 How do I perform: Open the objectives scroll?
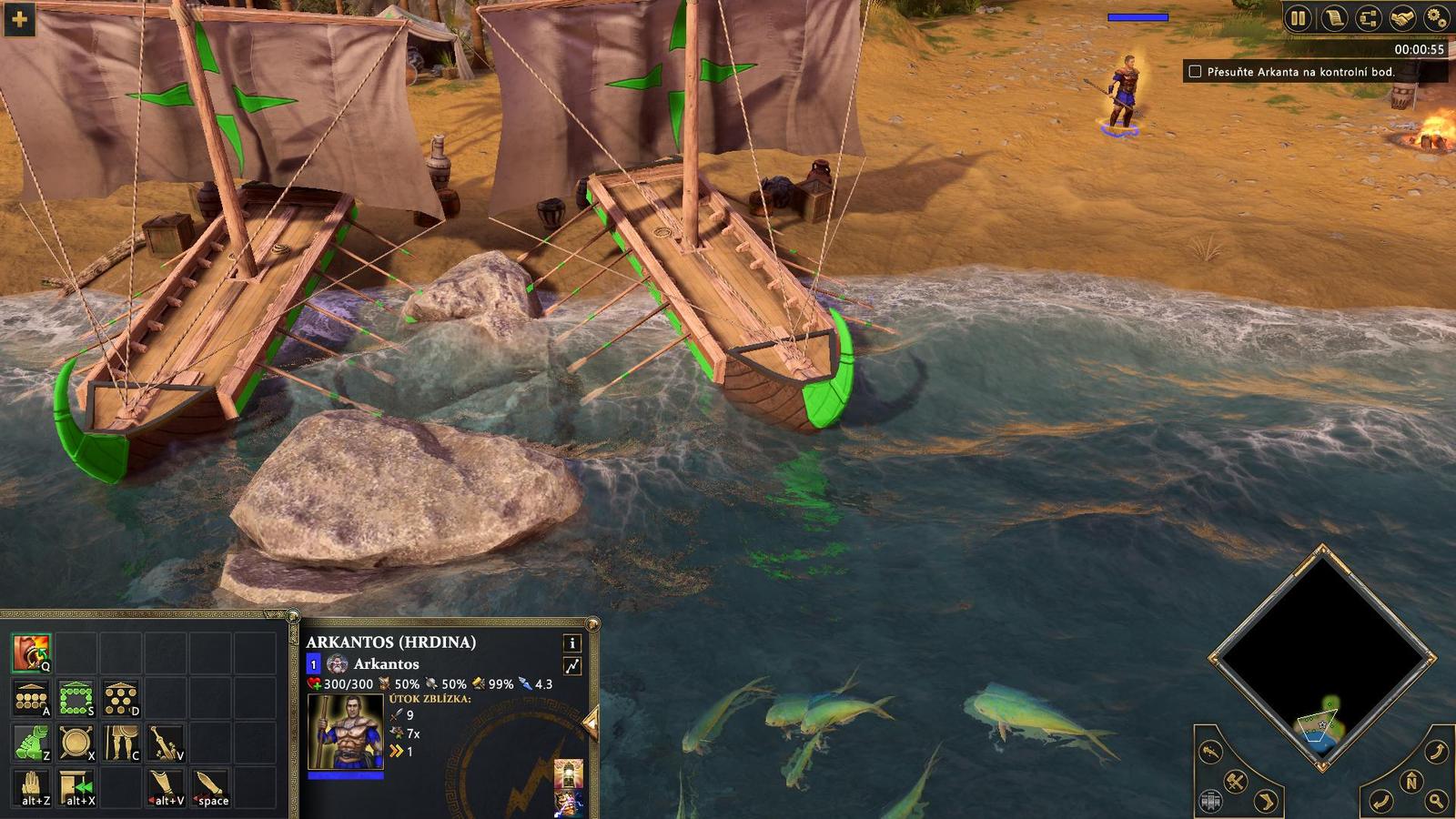pyautogui.click(x=1334, y=18)
